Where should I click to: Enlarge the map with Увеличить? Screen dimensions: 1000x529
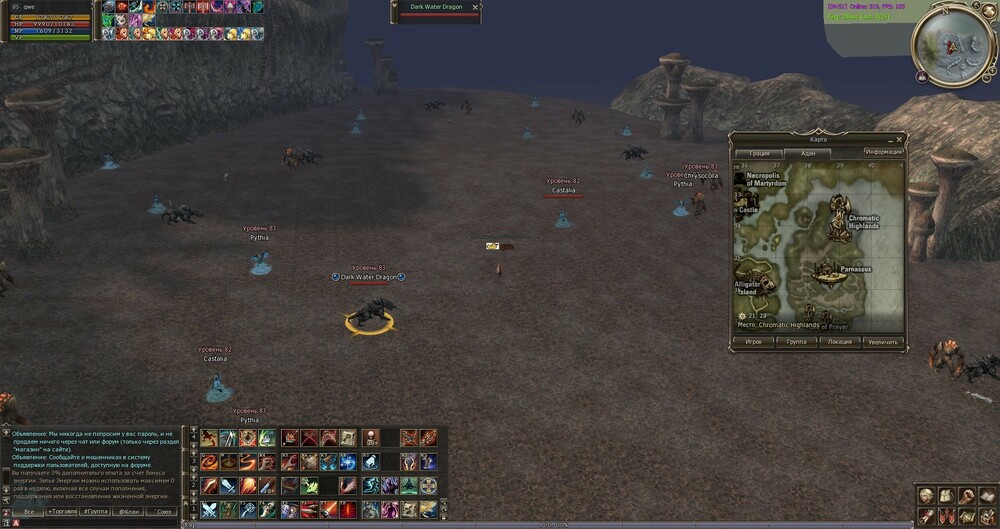[x=883, y=341]
